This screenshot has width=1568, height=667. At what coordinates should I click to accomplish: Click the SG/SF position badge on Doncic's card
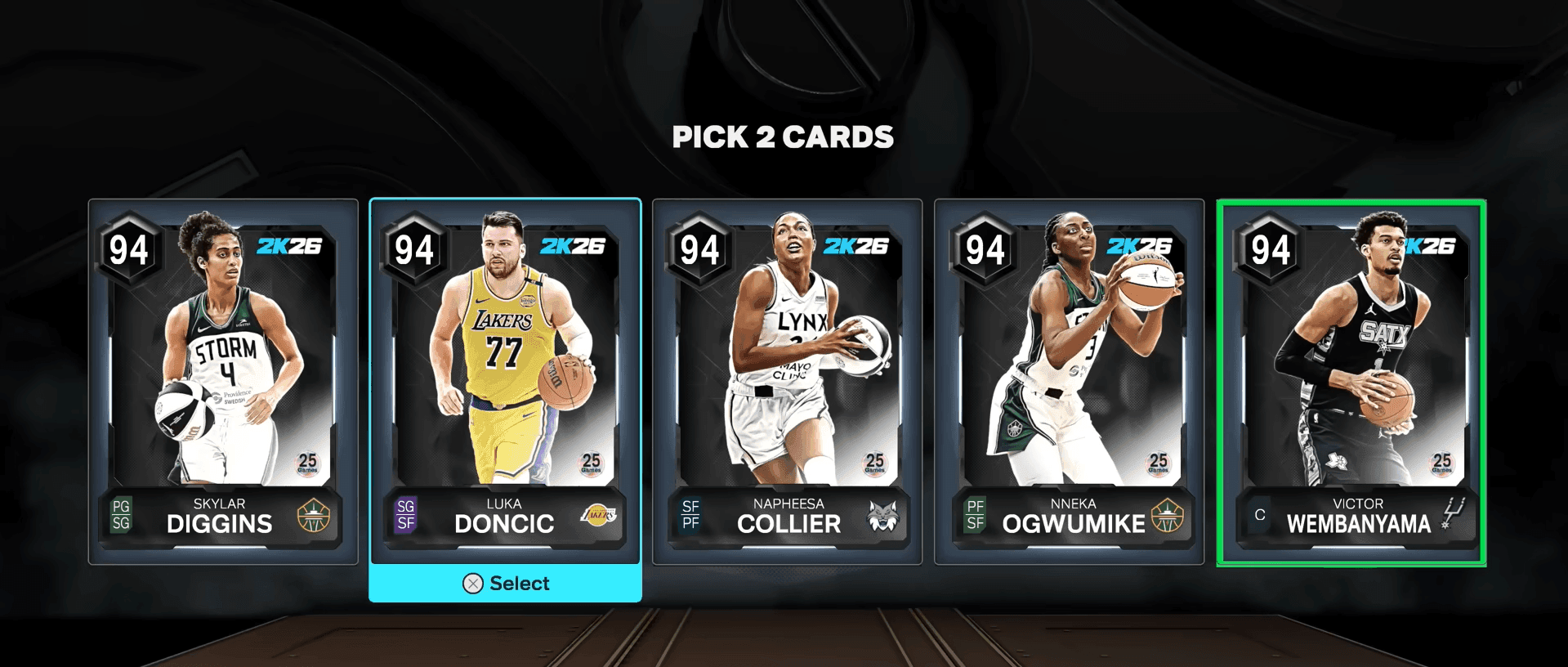(404, 514)
